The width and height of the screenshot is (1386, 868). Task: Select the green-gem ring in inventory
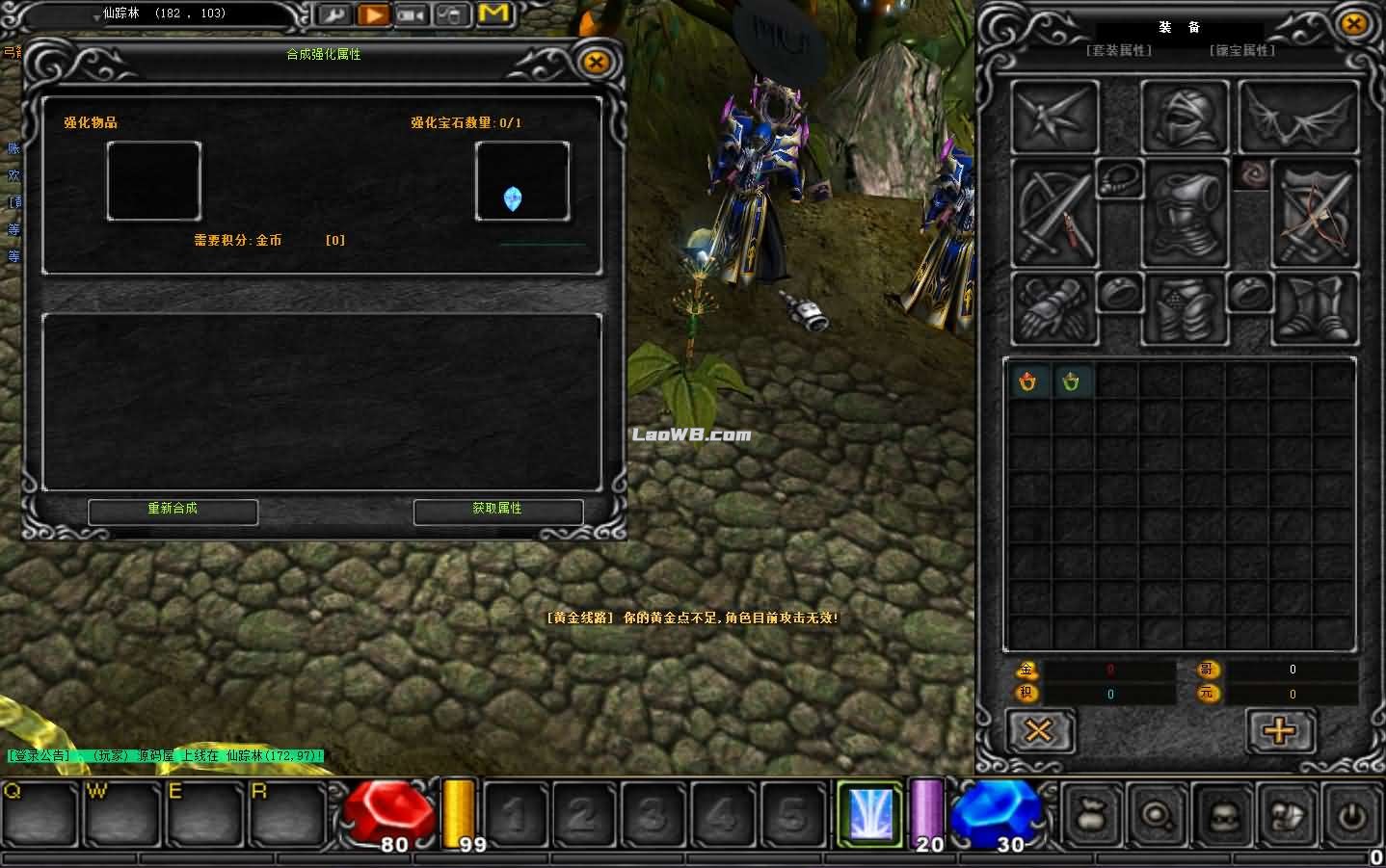pos(1071,382)
